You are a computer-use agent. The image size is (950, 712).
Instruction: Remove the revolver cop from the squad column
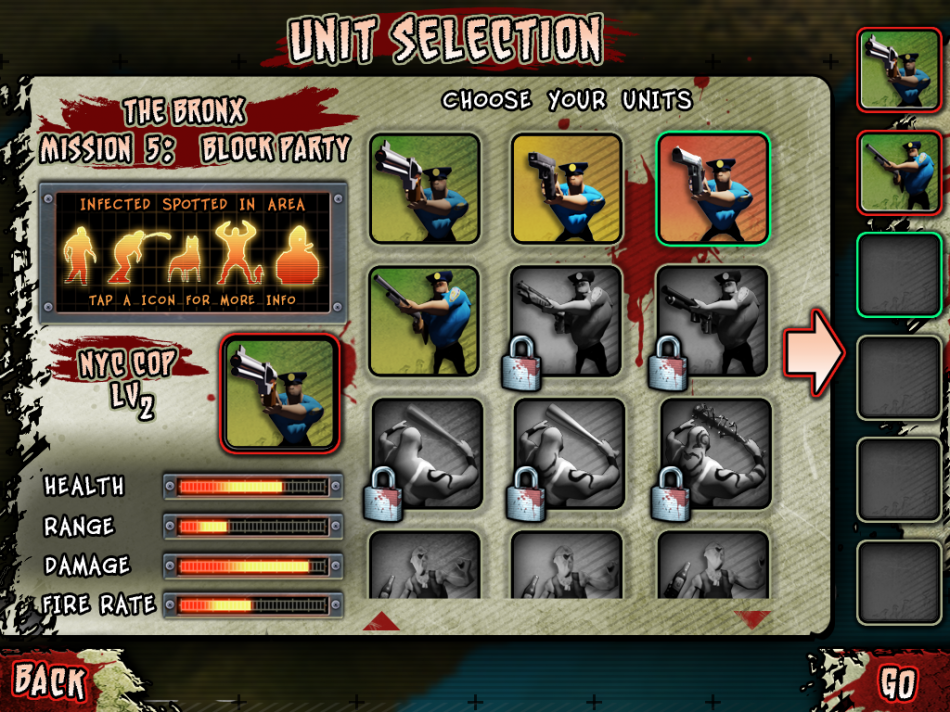[899, 68]
